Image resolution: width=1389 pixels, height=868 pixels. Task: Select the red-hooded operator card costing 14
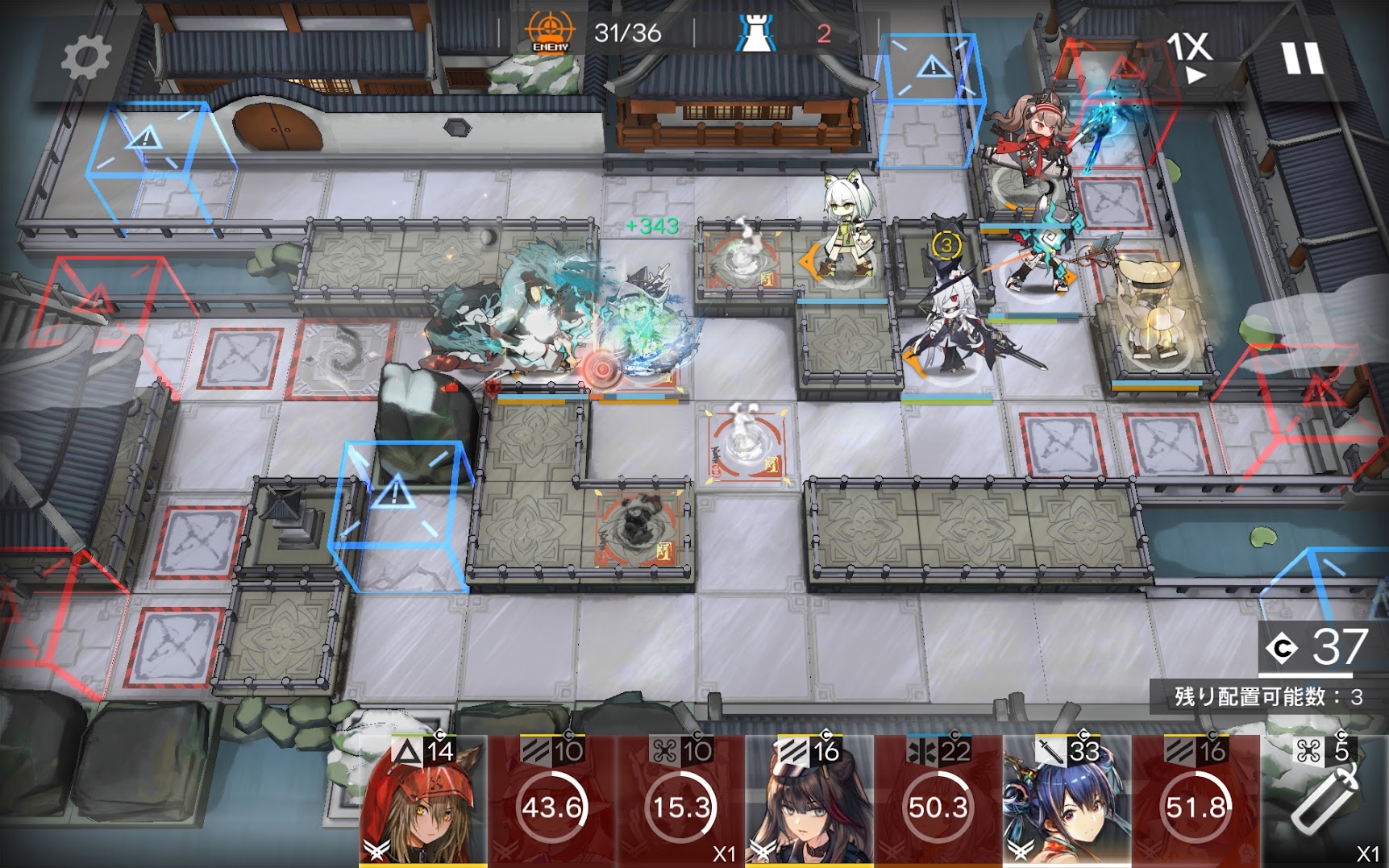point(422,802)
